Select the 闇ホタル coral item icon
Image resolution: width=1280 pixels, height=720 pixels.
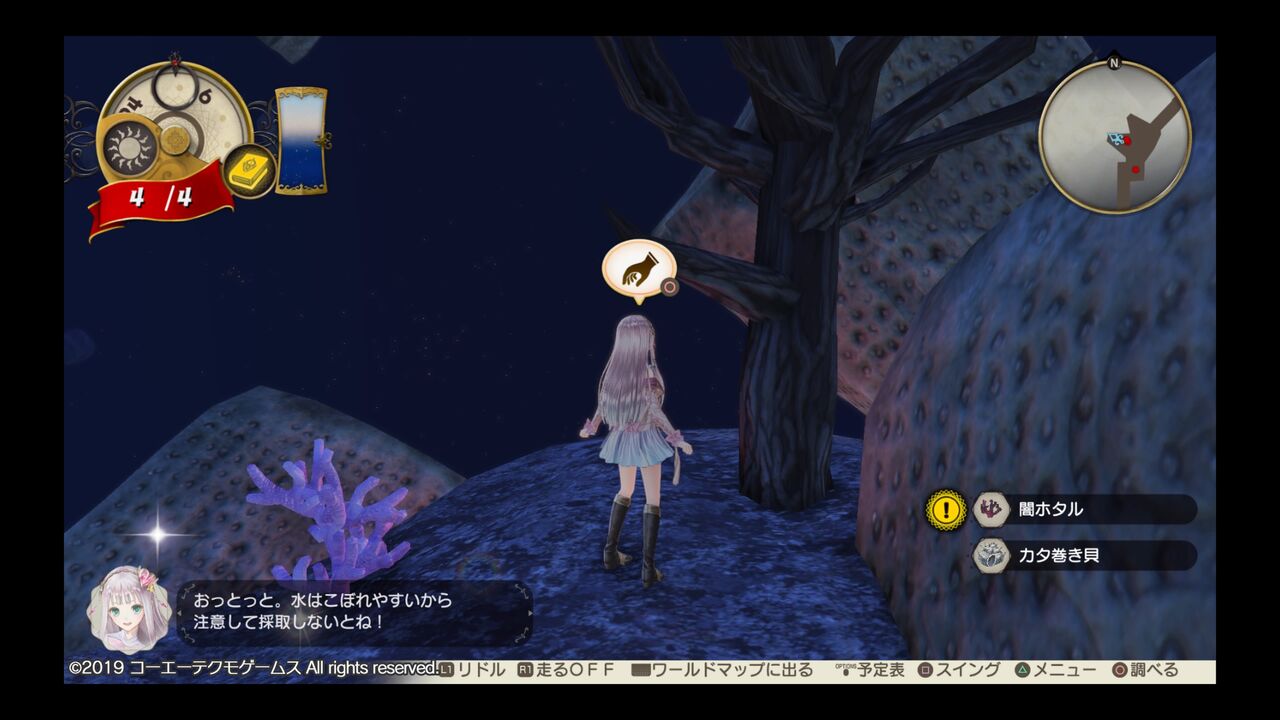click(989, 510)
